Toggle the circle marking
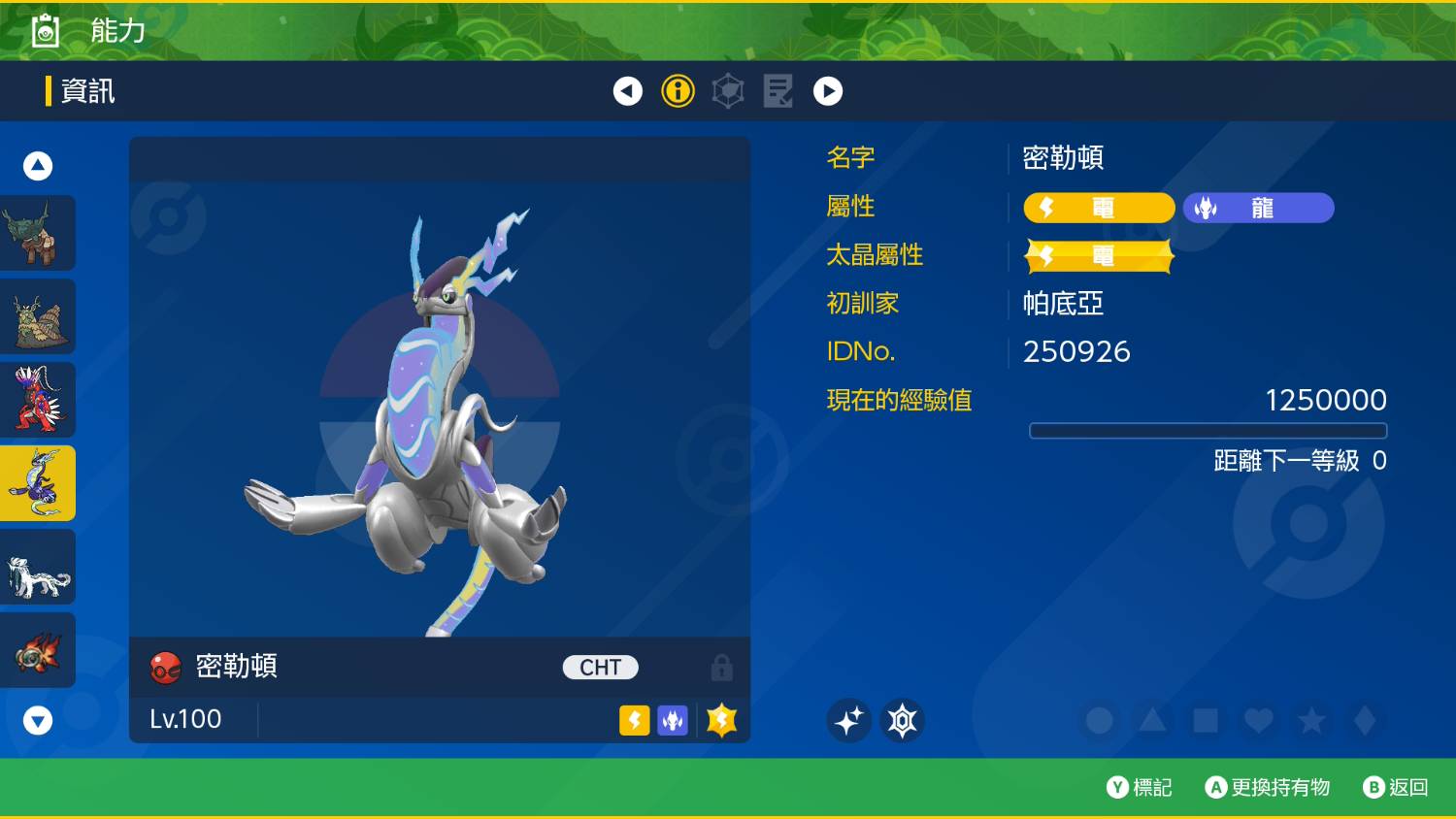1456x819 pixels. pos(1100,720)
